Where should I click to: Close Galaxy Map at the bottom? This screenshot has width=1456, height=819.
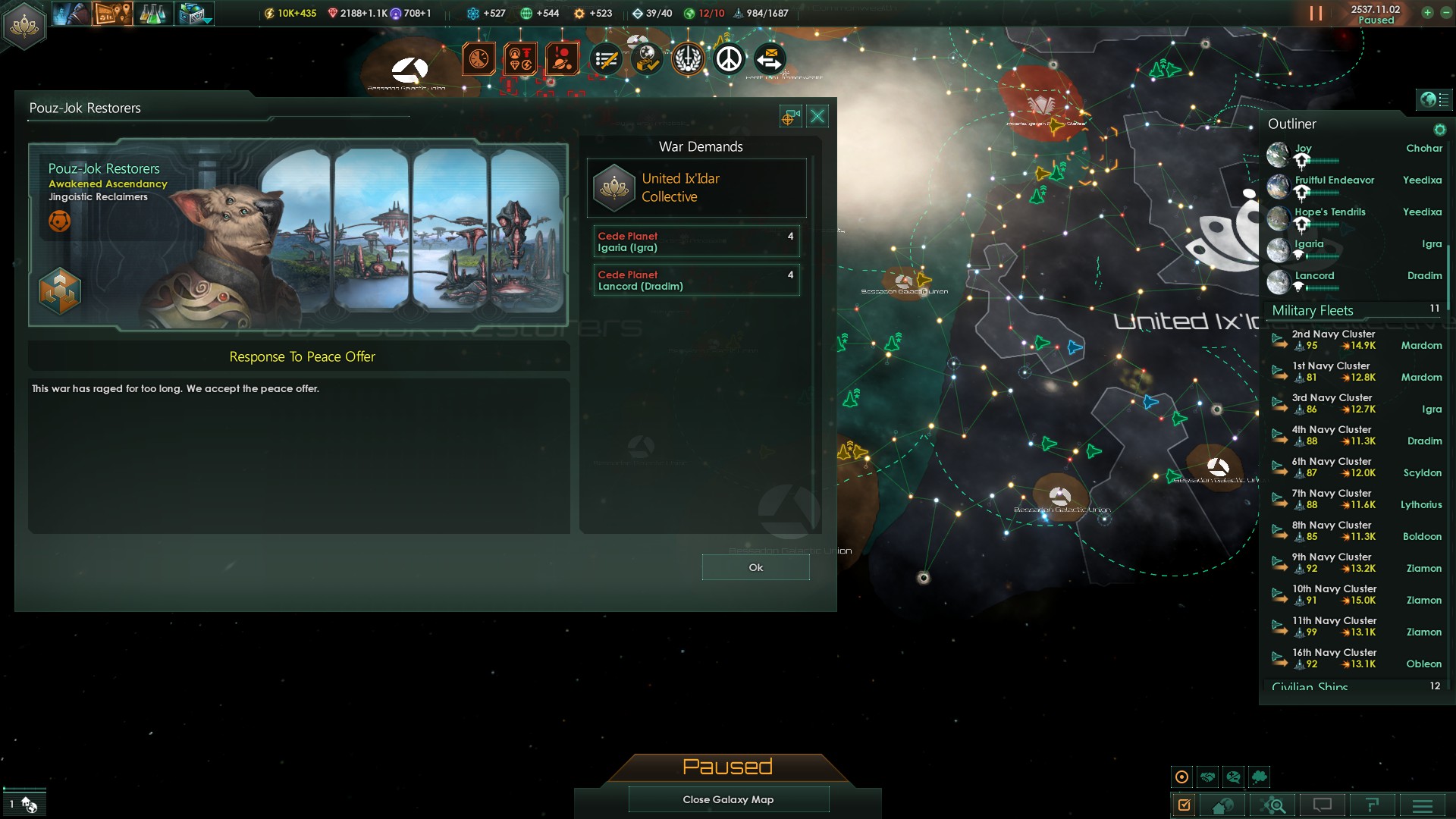click(x=728, y=799)
